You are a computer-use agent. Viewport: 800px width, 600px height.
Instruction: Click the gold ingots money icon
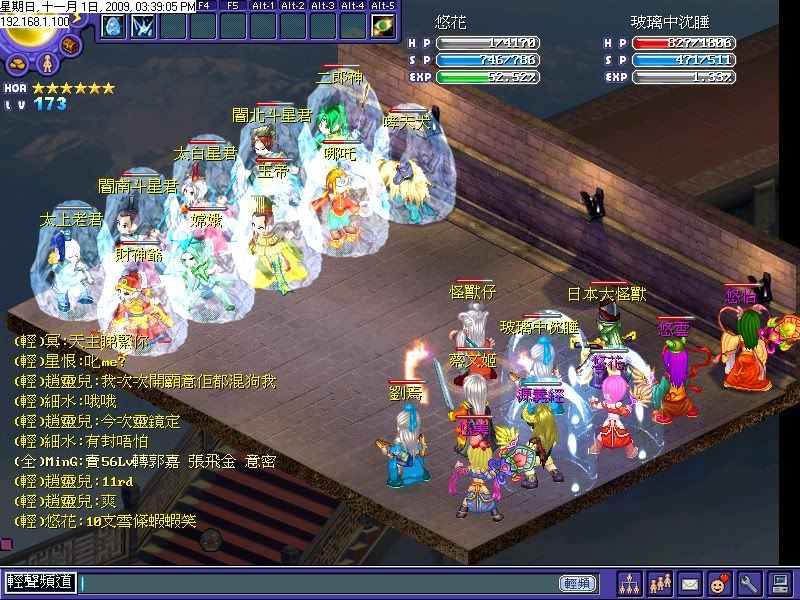(18, 65)
